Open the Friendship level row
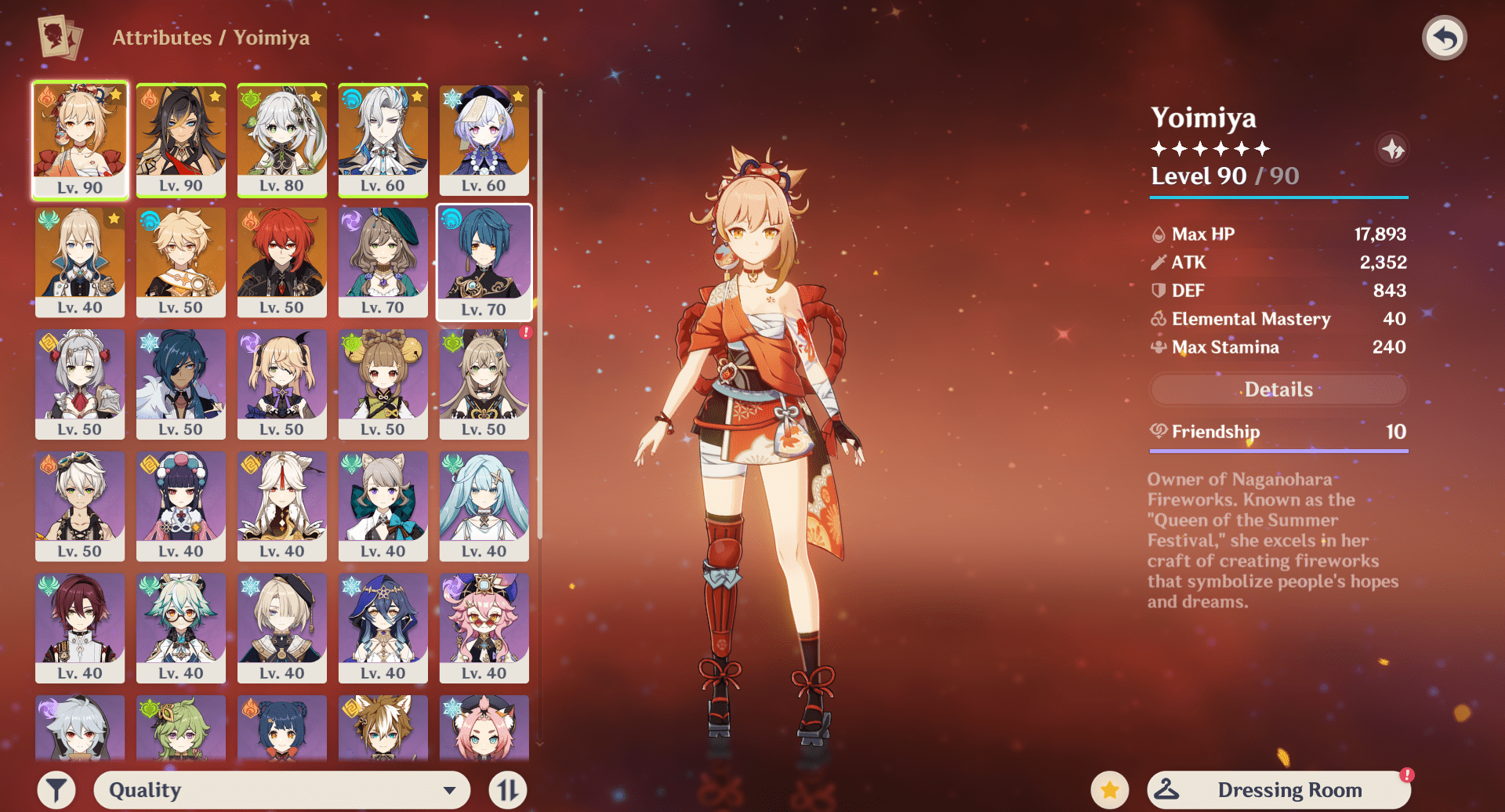This screenshot has height=812, width=1505. click(1278, 432)
